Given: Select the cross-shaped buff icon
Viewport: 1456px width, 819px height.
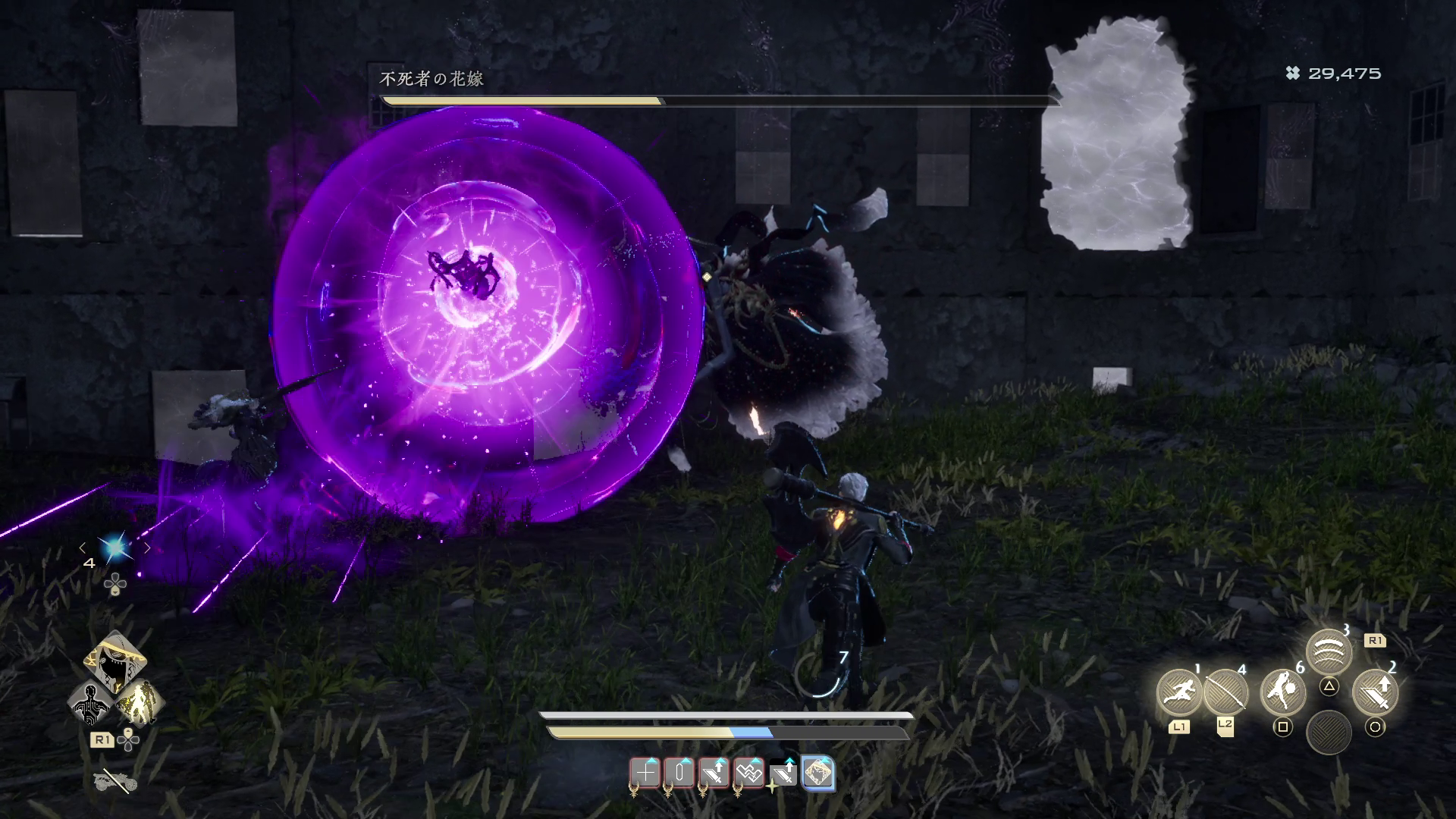Looking at the screenshot, I should click(x=645, y=773).
